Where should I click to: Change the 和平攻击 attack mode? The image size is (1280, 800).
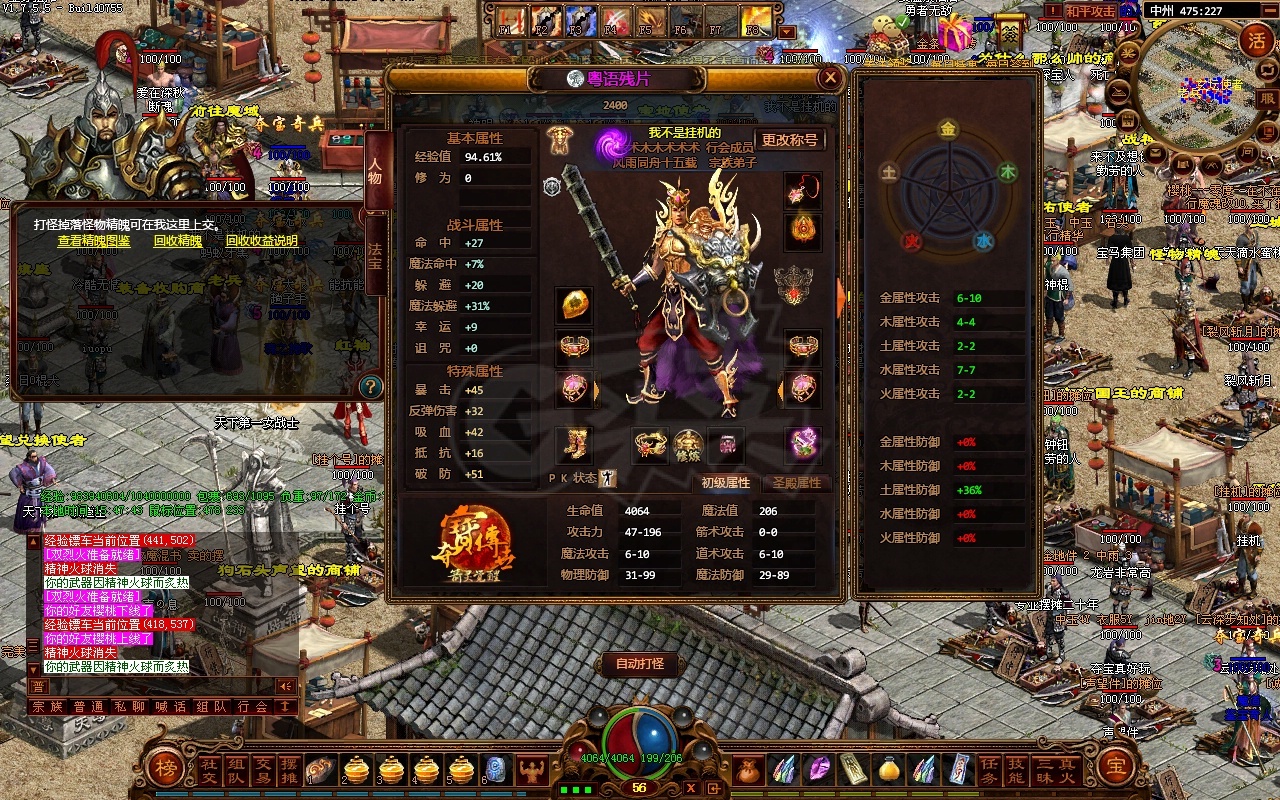[1088, 11]
